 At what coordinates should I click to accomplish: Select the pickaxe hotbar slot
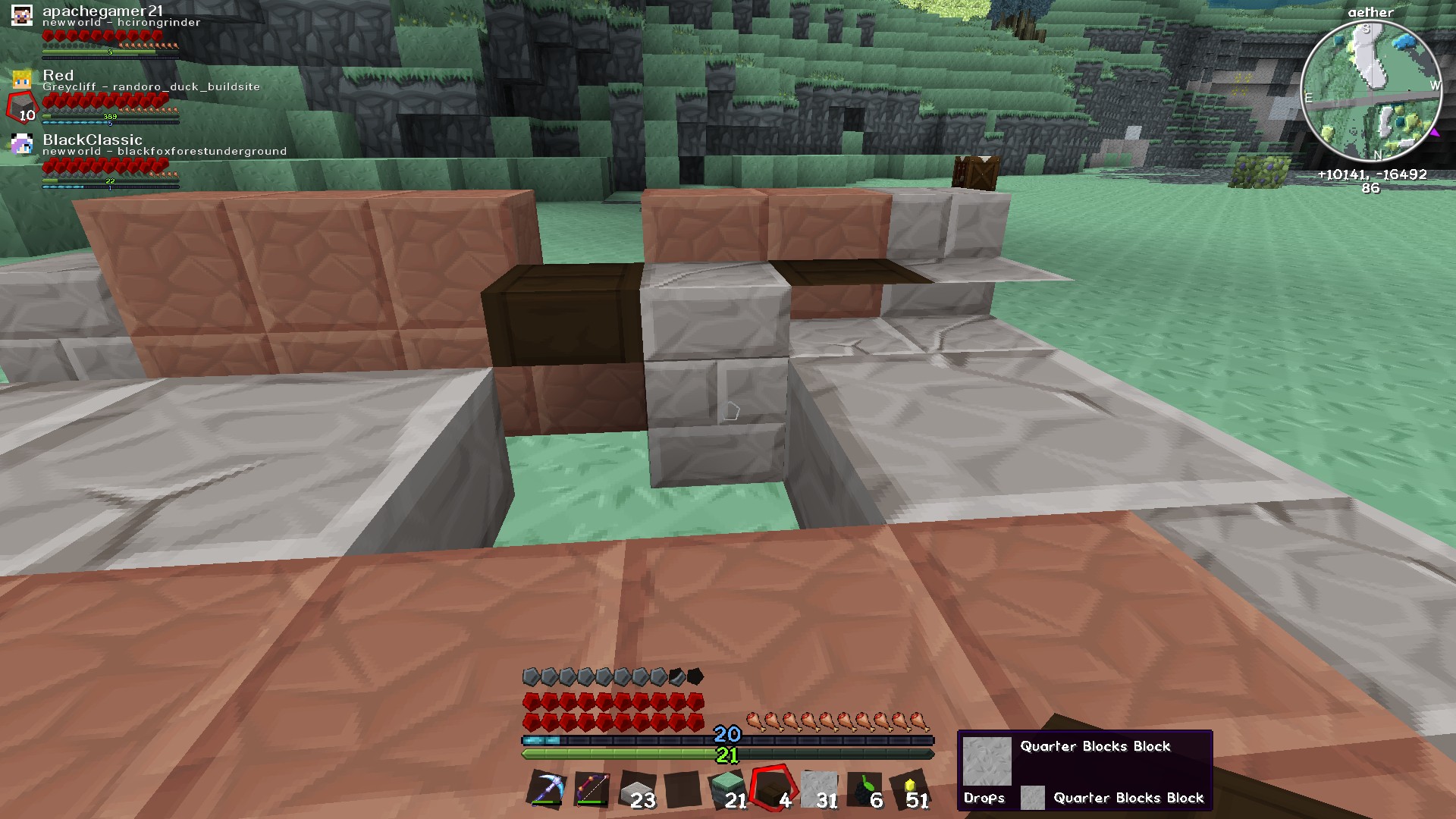pos(546,790)
